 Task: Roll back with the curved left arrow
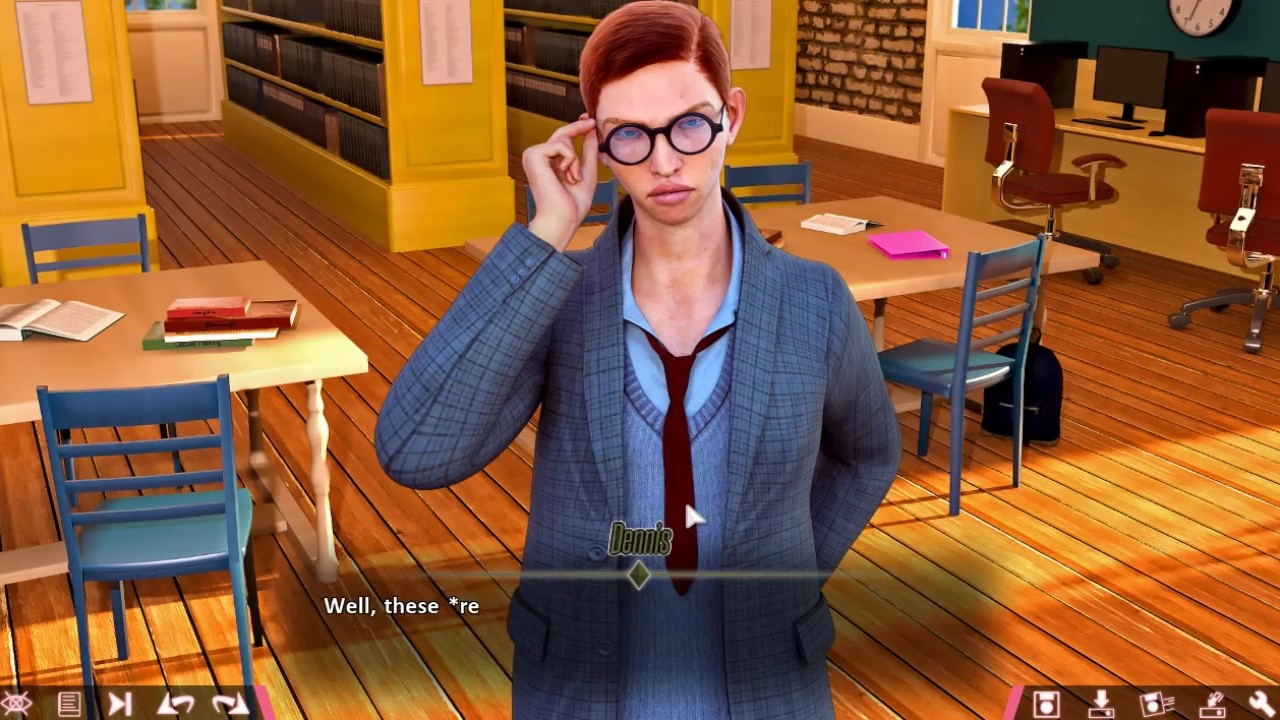(175, 704)
